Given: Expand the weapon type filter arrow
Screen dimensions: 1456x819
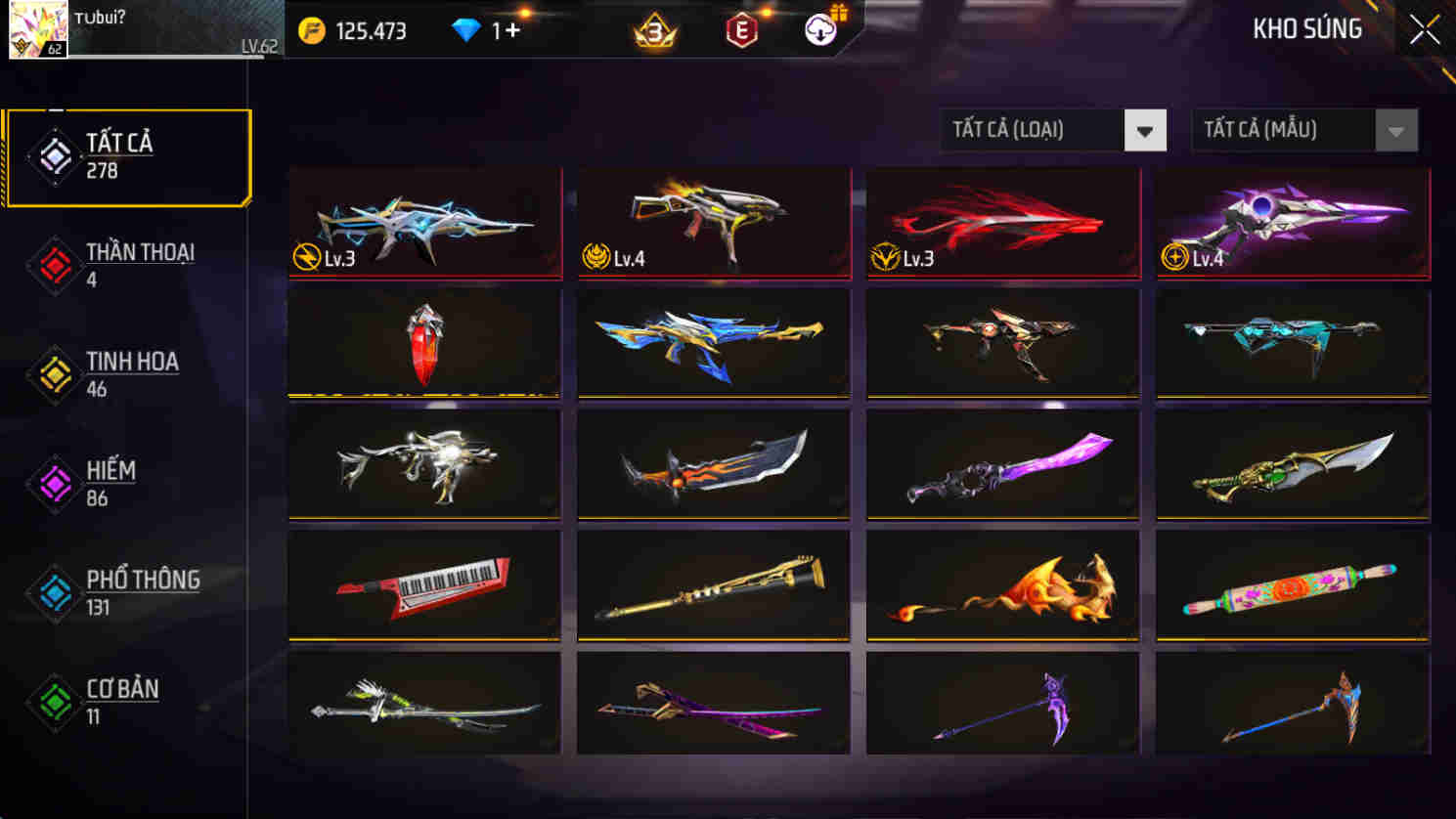Looking at the screenshot, I should tap(1146, 129).
